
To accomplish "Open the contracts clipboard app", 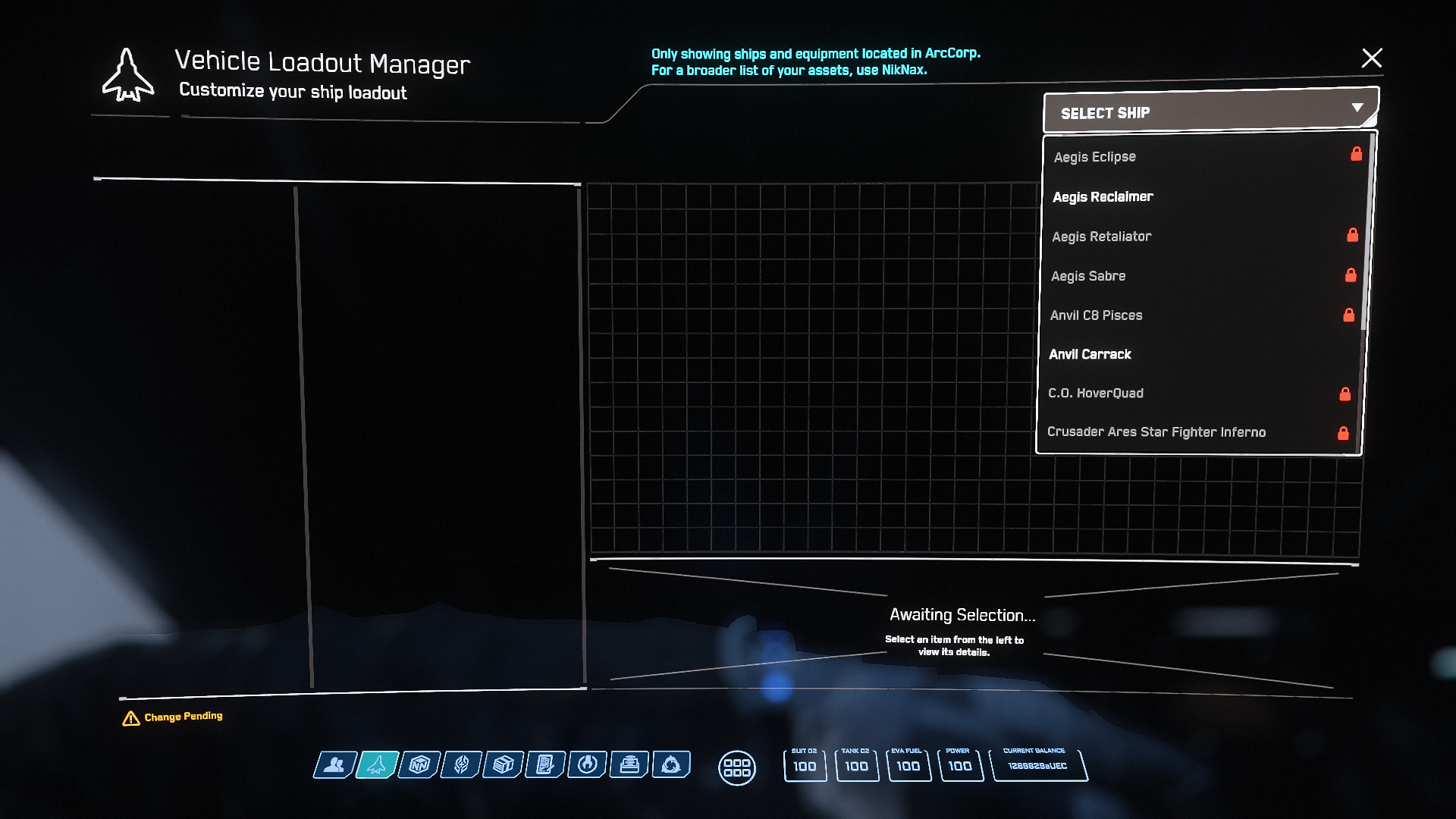I will pyautogui.click(x=545, y=765).
